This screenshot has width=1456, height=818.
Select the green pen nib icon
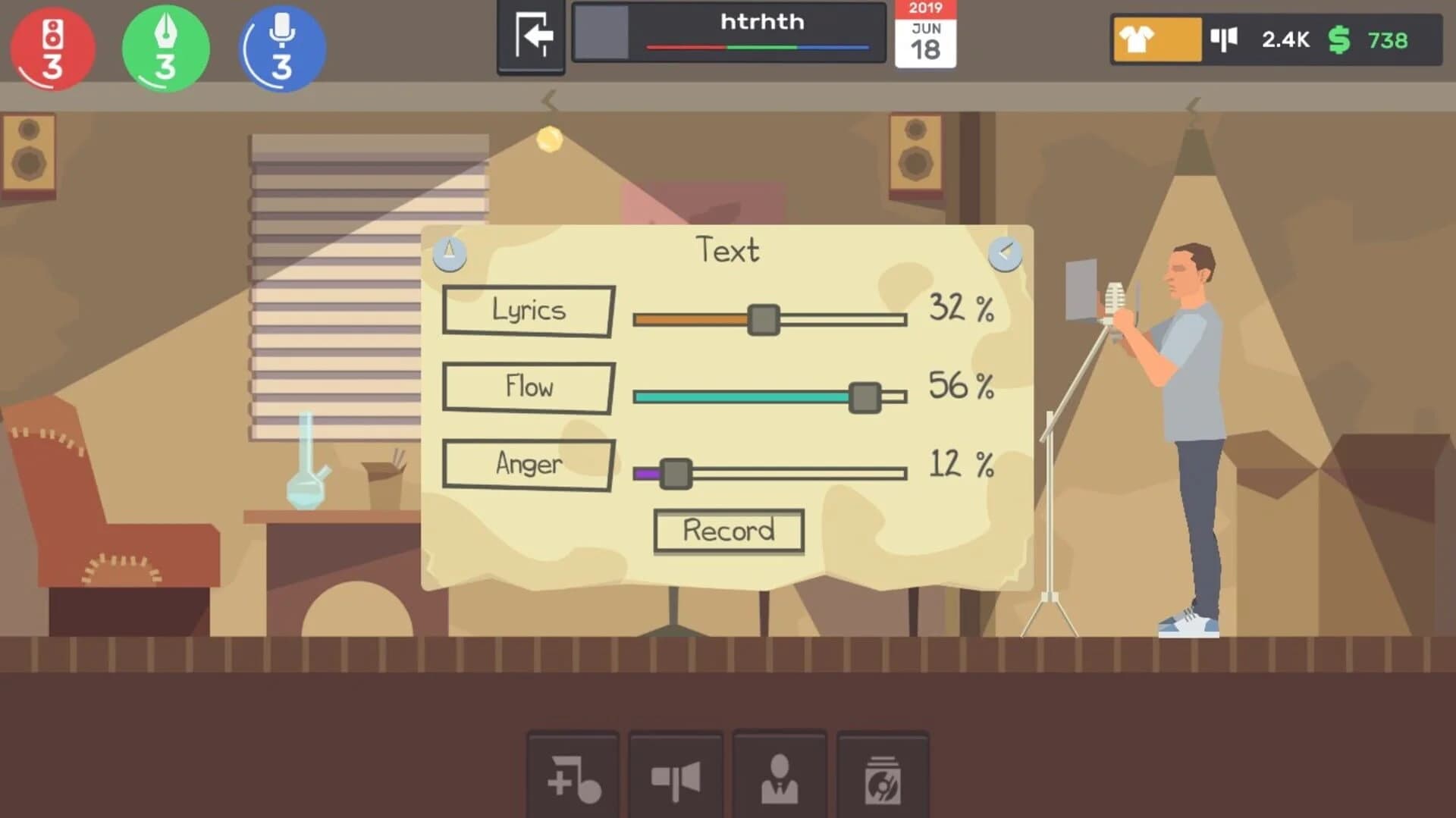click(164, 47)
